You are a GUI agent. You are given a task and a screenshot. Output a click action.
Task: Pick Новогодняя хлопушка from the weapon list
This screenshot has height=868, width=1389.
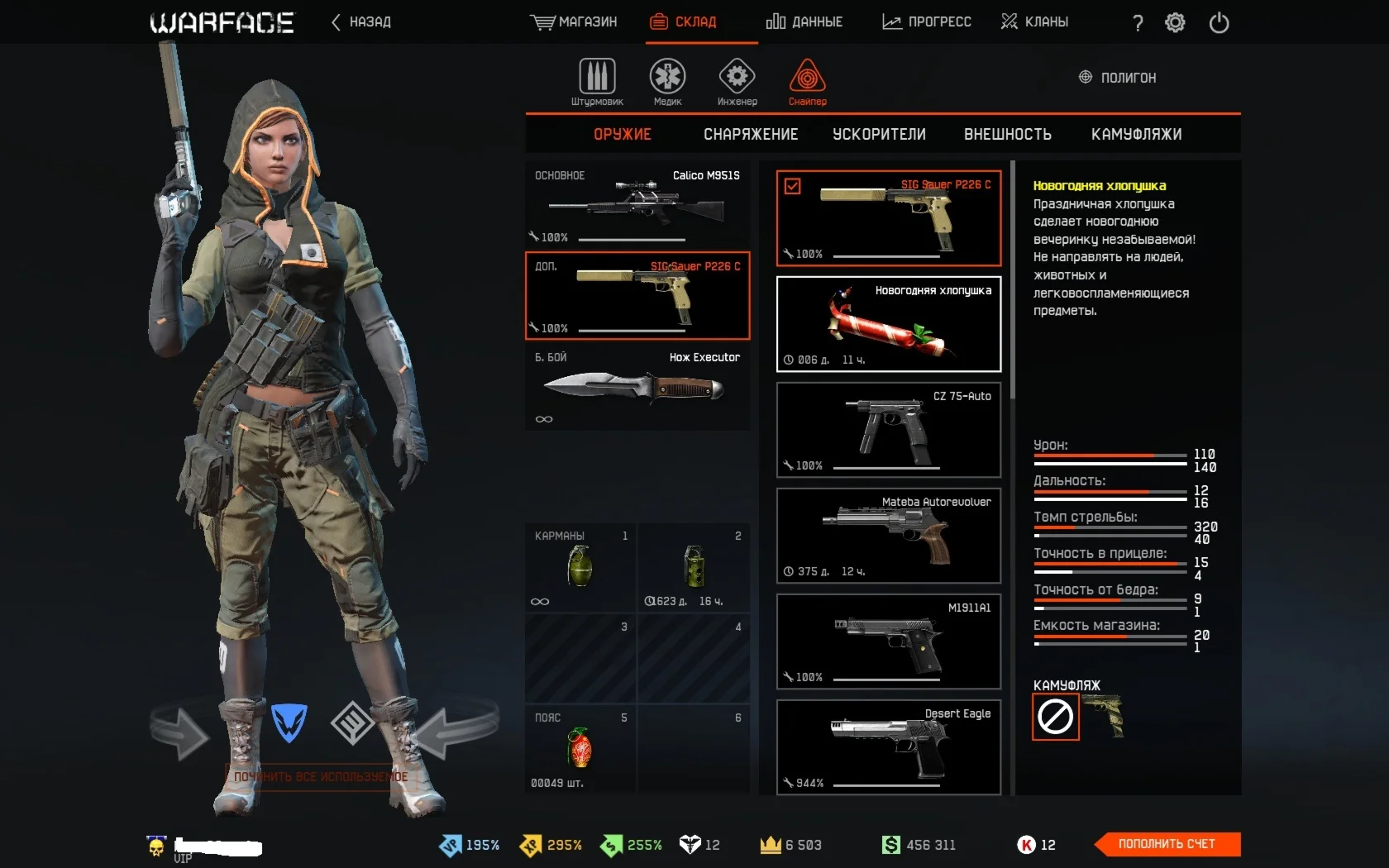889,324
